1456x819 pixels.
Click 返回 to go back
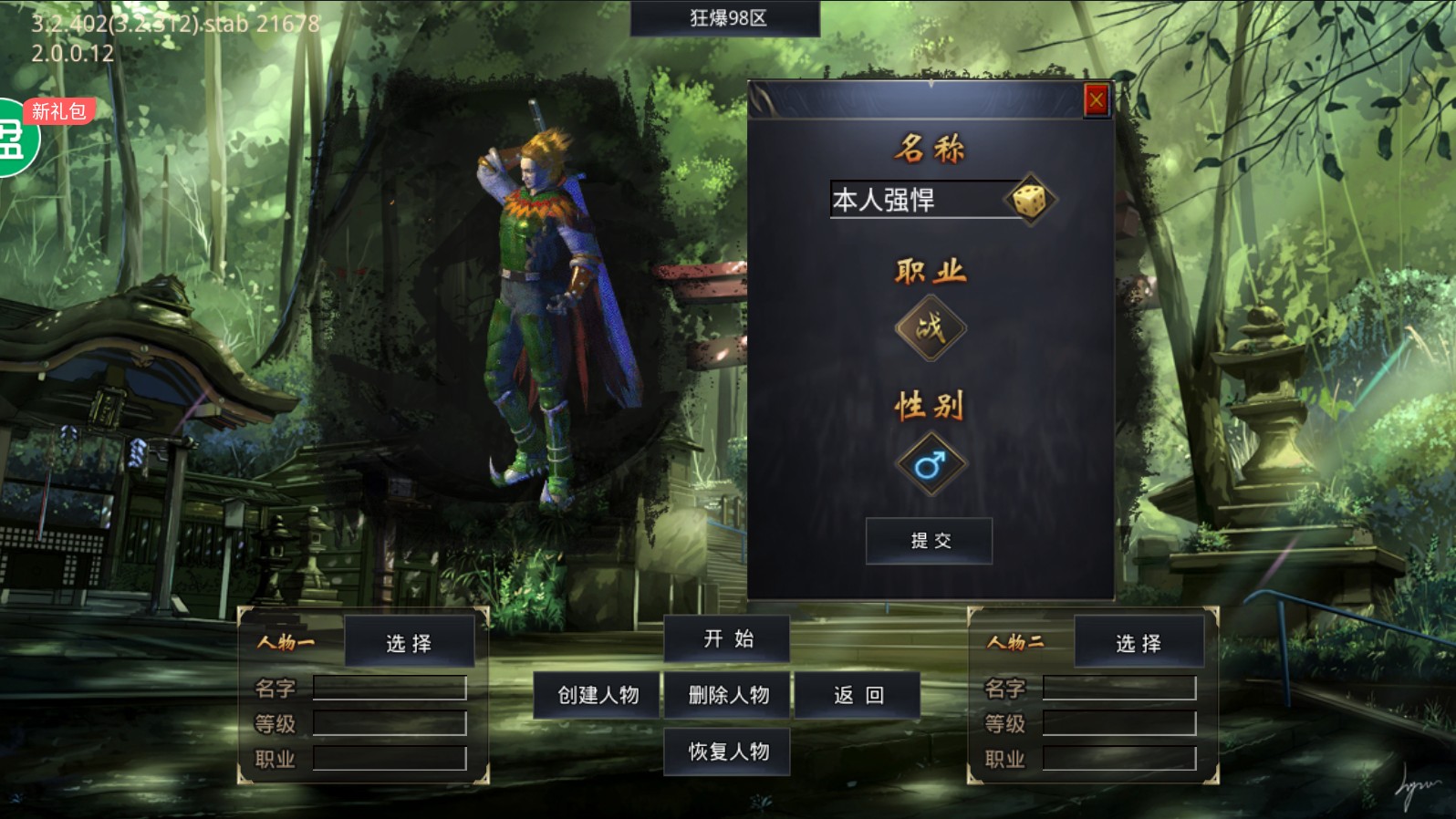point(858,694)
